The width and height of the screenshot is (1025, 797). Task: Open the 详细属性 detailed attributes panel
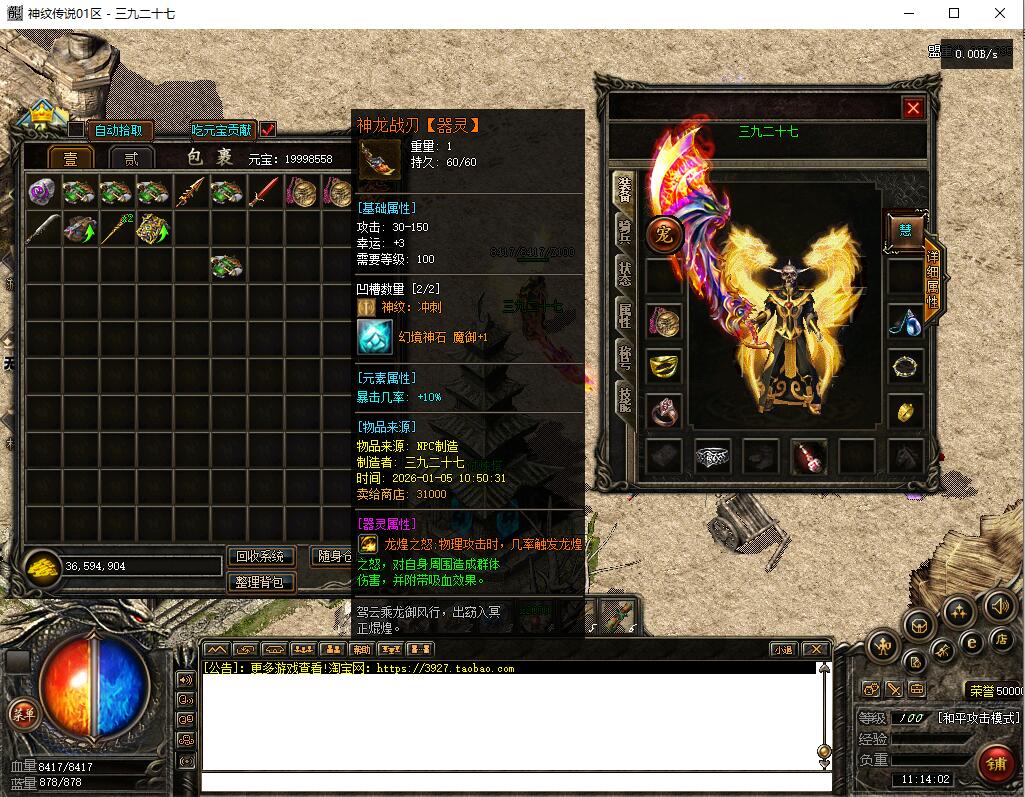933,280
